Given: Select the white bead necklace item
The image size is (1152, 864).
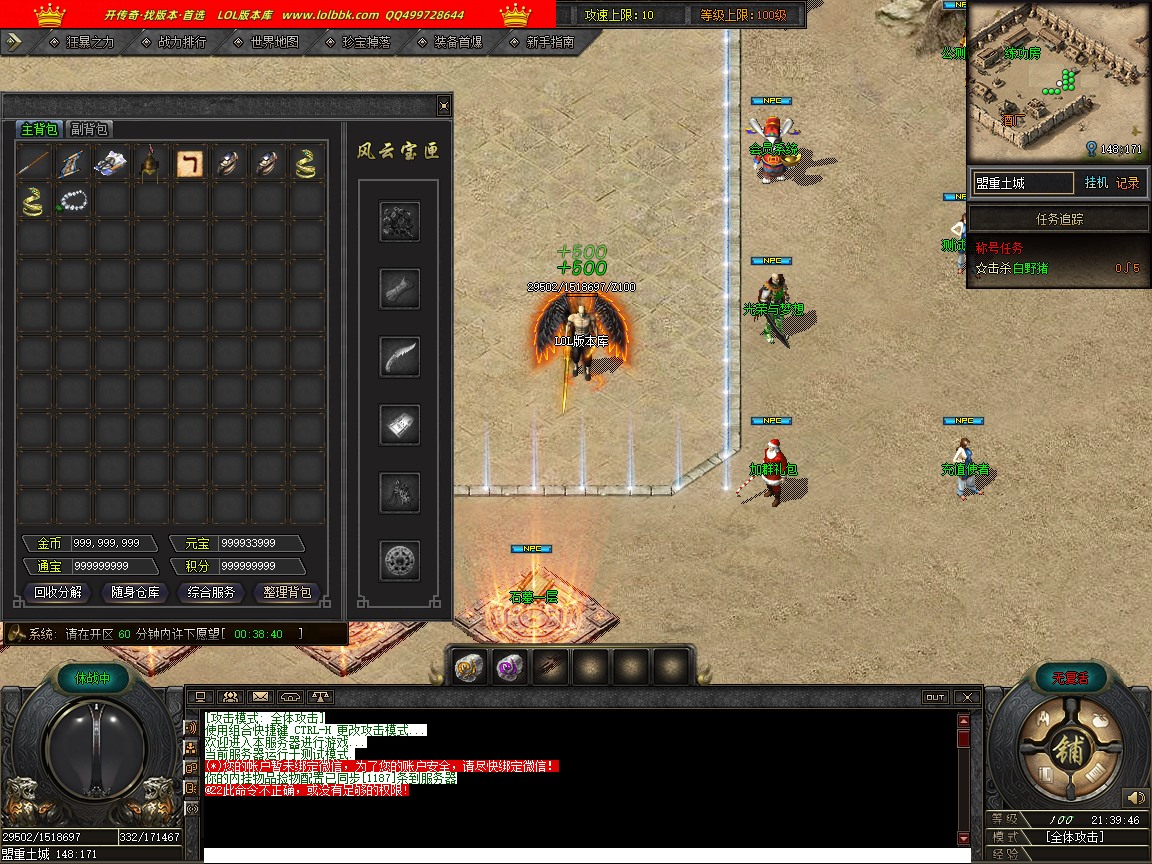Looking at the screenshot, I should point(73,201).
